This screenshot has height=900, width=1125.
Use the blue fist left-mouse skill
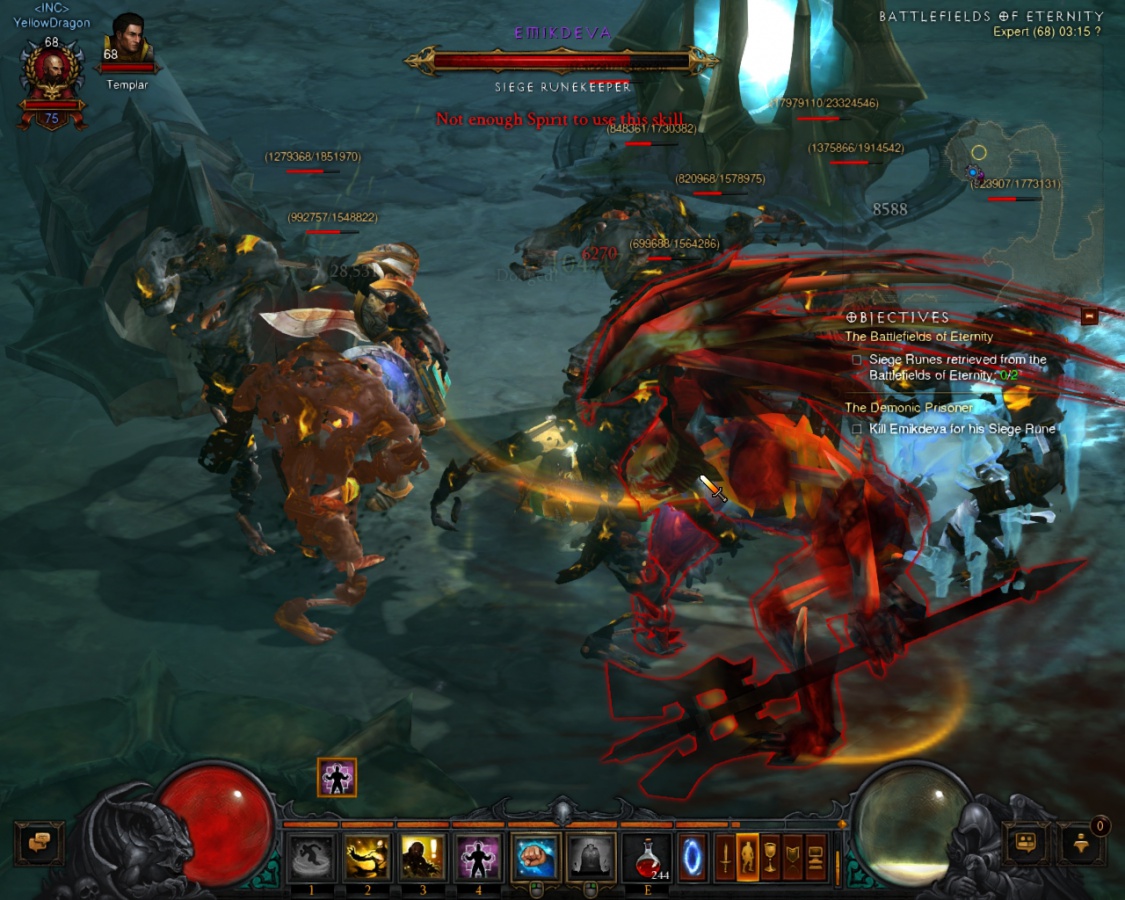coord(535,857)
